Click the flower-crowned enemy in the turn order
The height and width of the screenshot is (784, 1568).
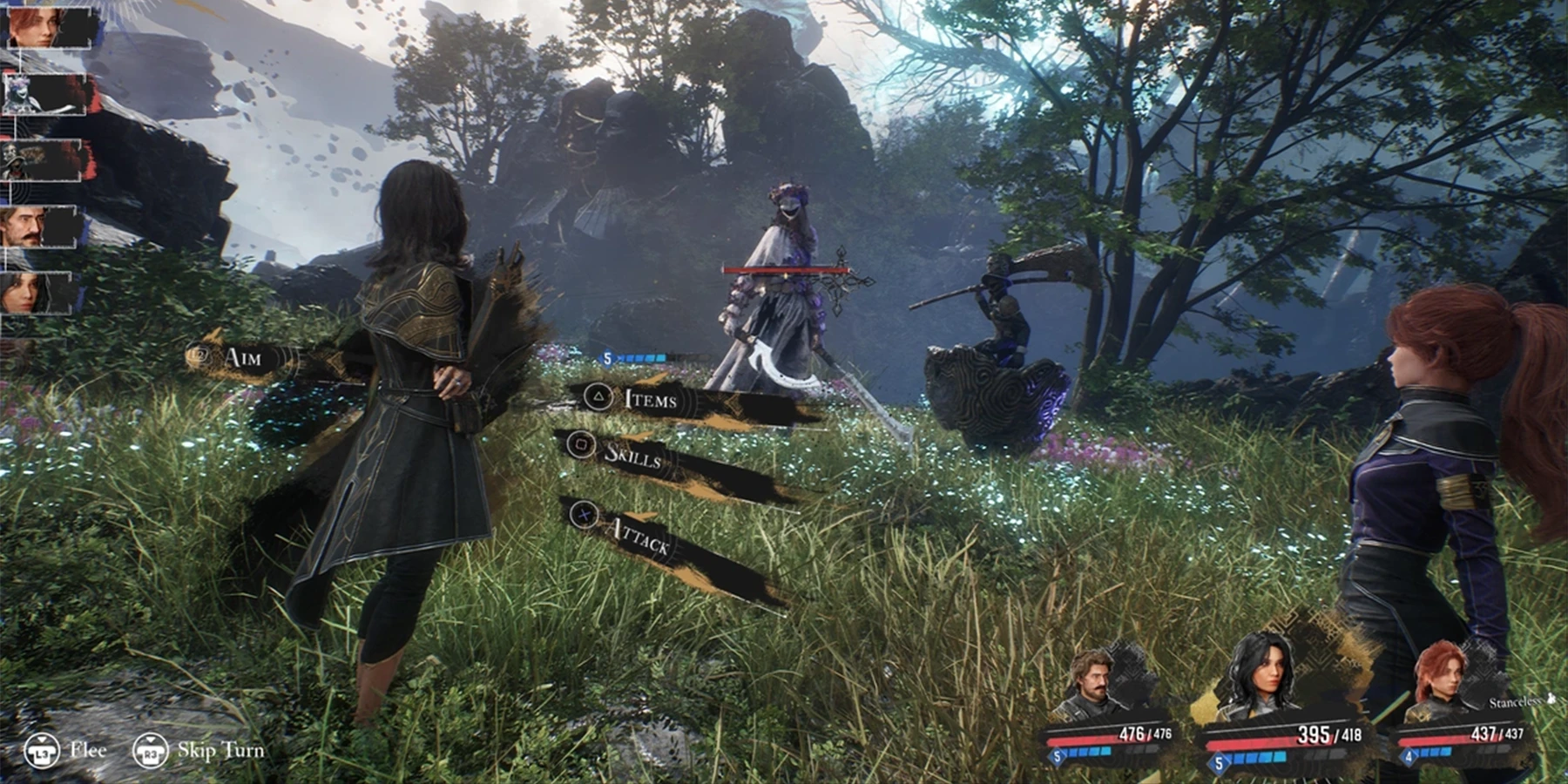[44, 94]
